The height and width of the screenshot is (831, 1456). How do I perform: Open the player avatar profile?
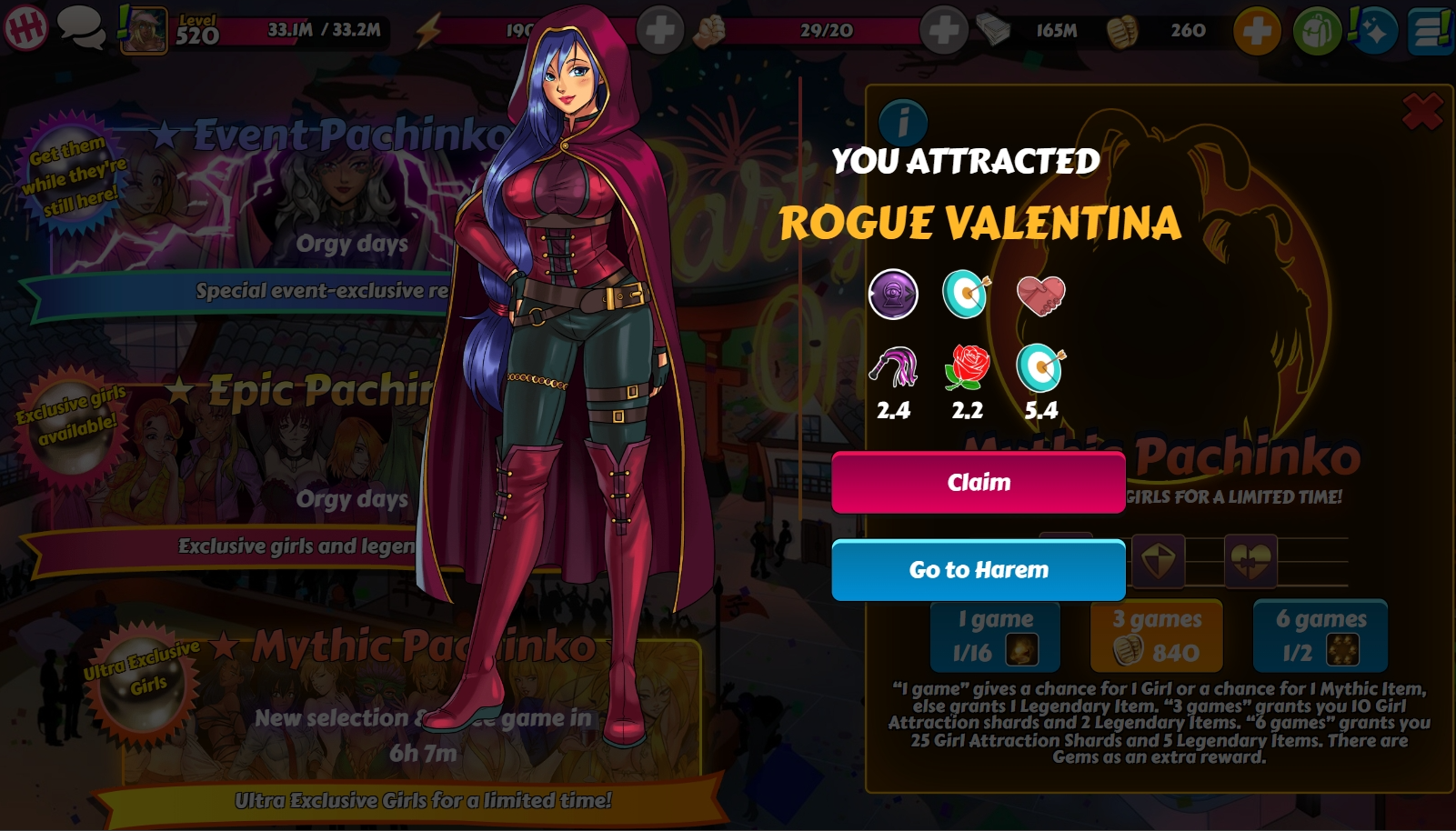click(145, 30)
